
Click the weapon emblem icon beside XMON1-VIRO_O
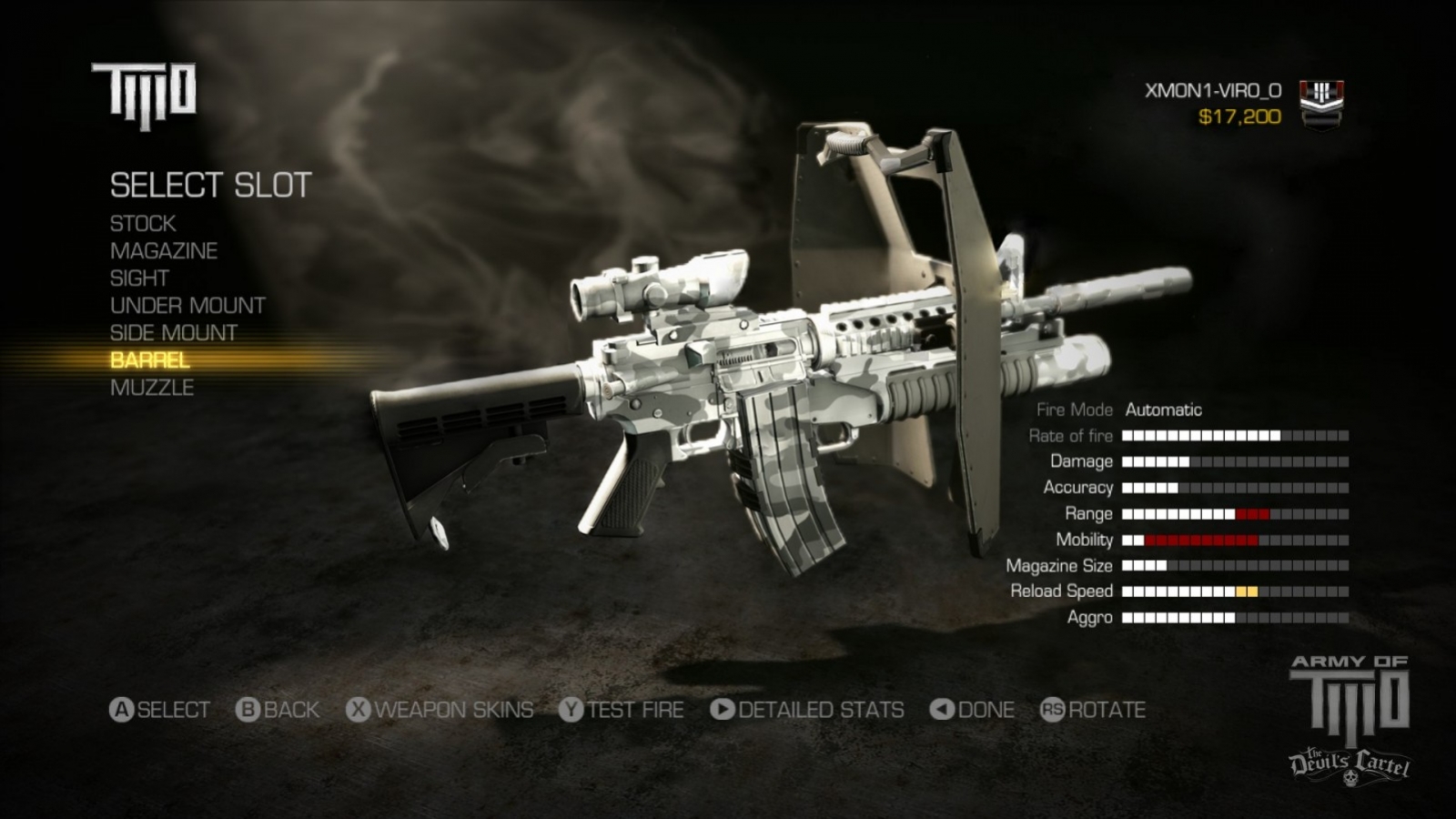click(x=1321, y=103)
